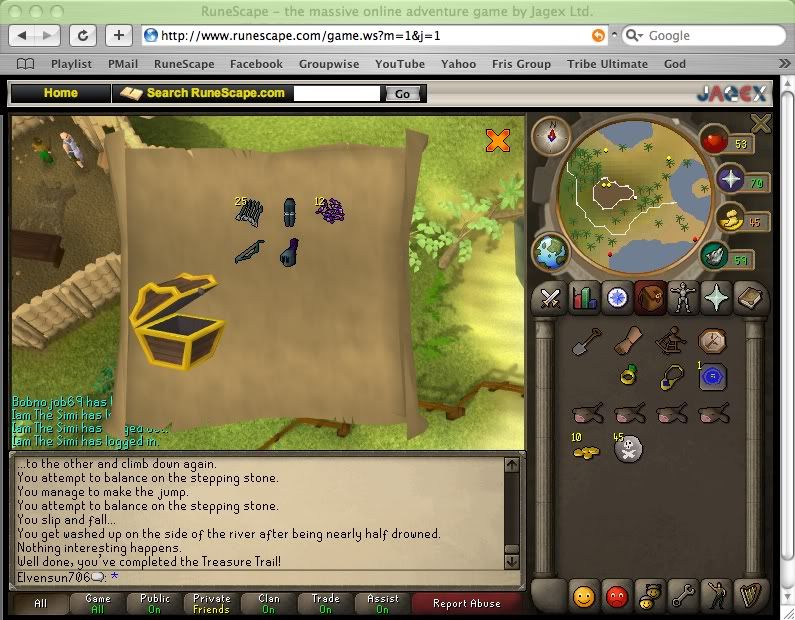
Task: Select the spade in the inventory
Action: 585,344
